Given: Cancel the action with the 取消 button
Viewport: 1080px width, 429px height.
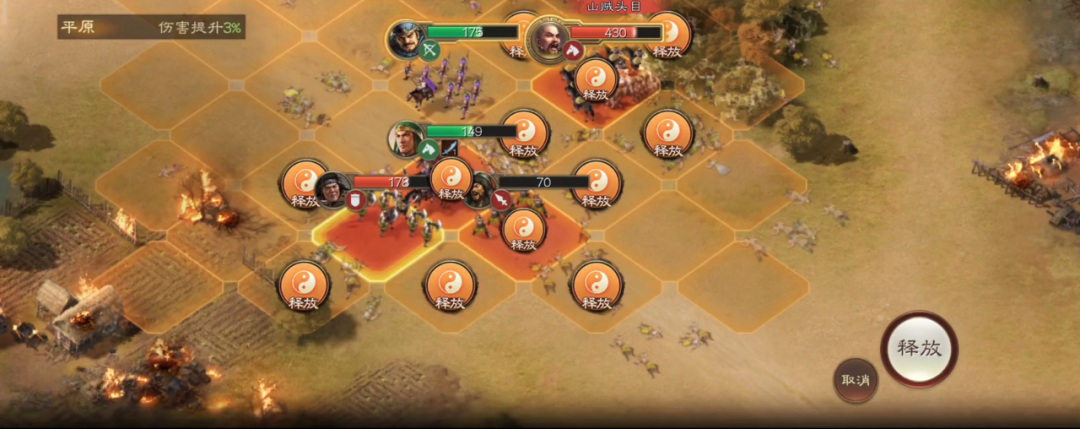Looking at the screenshot, I should pos(856,380).
